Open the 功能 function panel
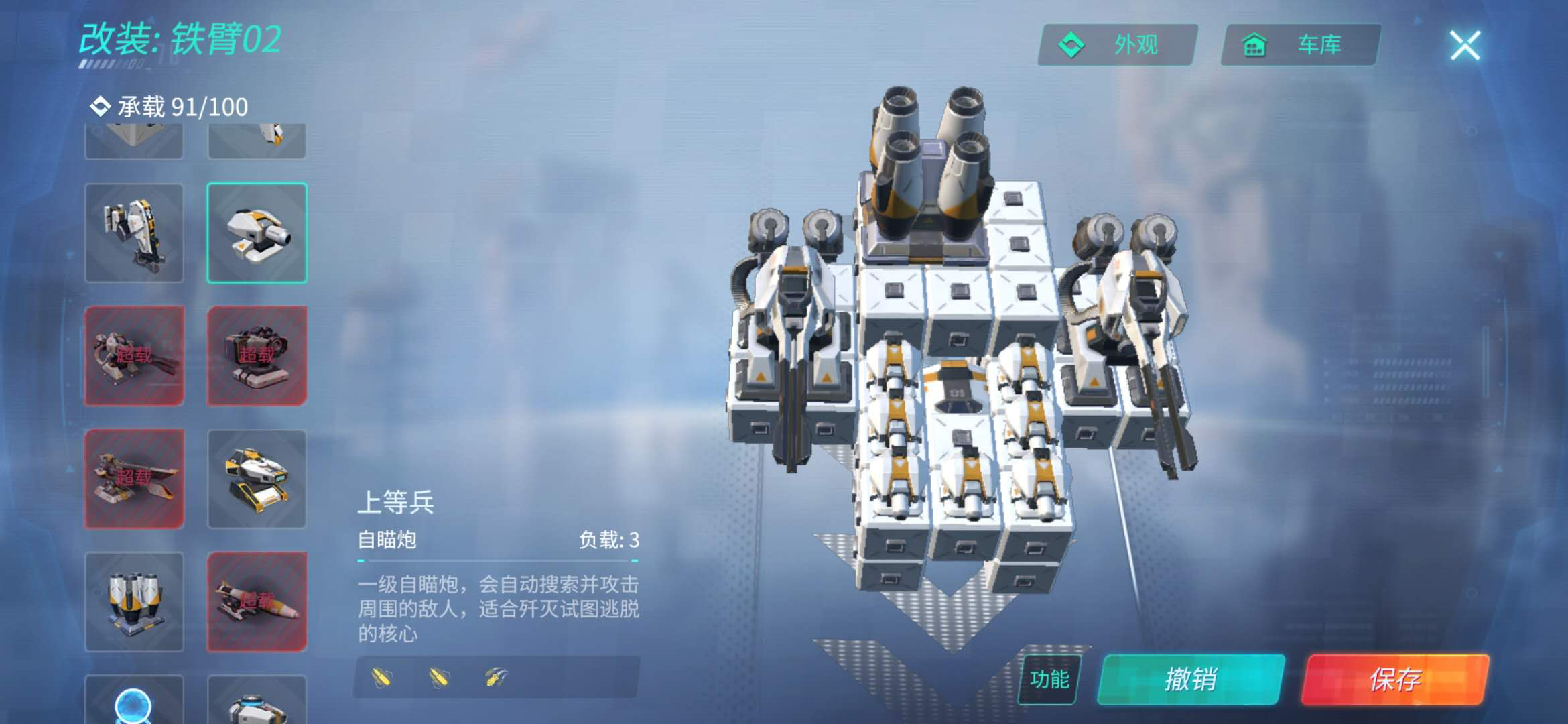This screenshot has height=724, width=1568. (1049, 679)
